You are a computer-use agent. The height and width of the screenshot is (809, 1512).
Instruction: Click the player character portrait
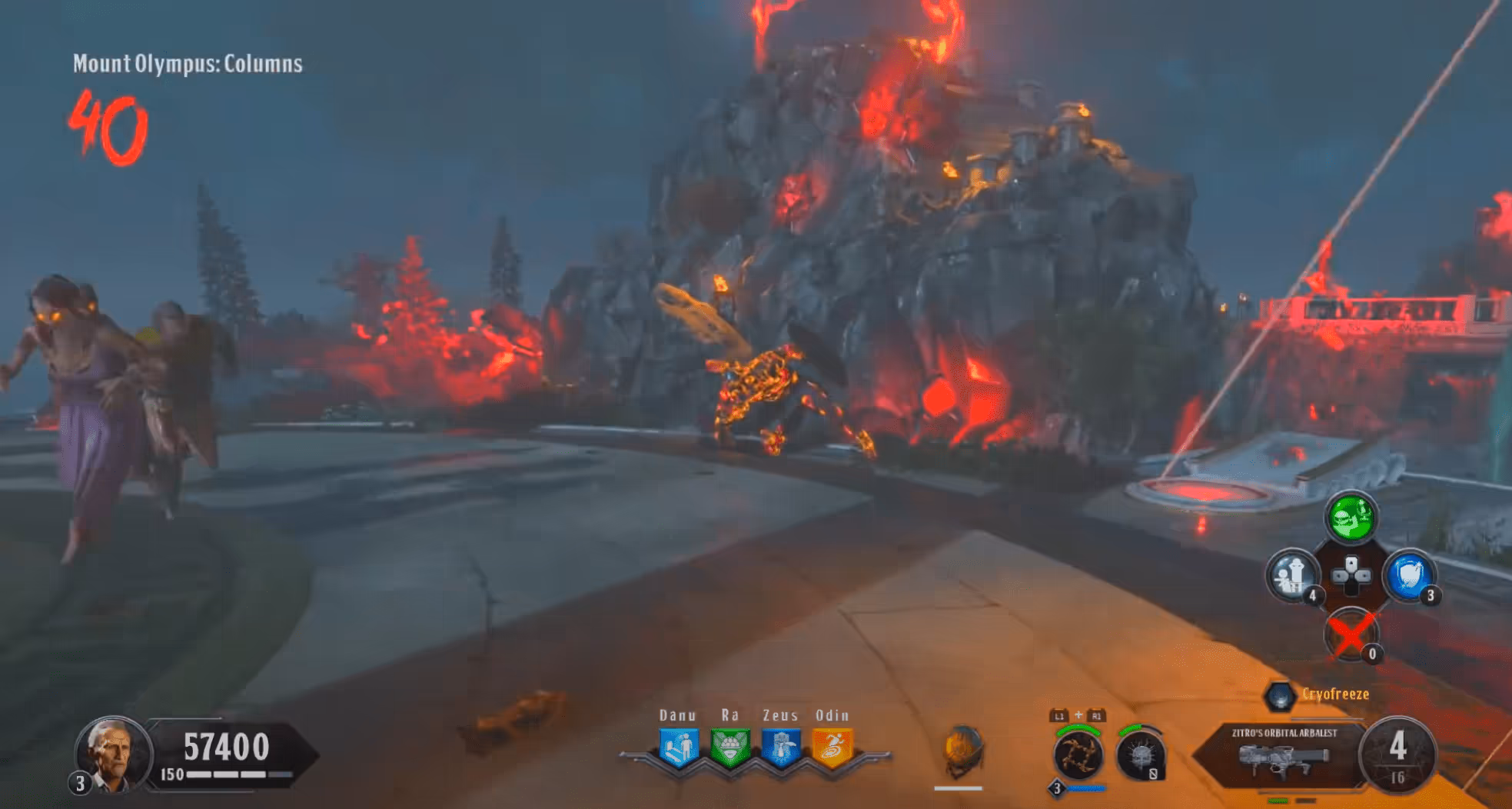pos(112,754)
